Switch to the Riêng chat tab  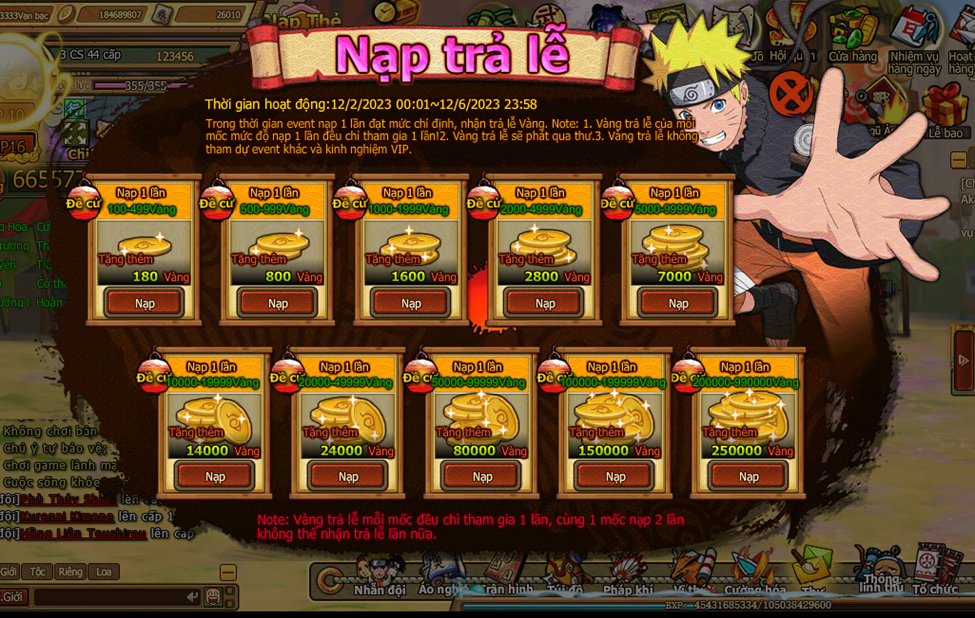pyautogui.click(x=70, y=572)
